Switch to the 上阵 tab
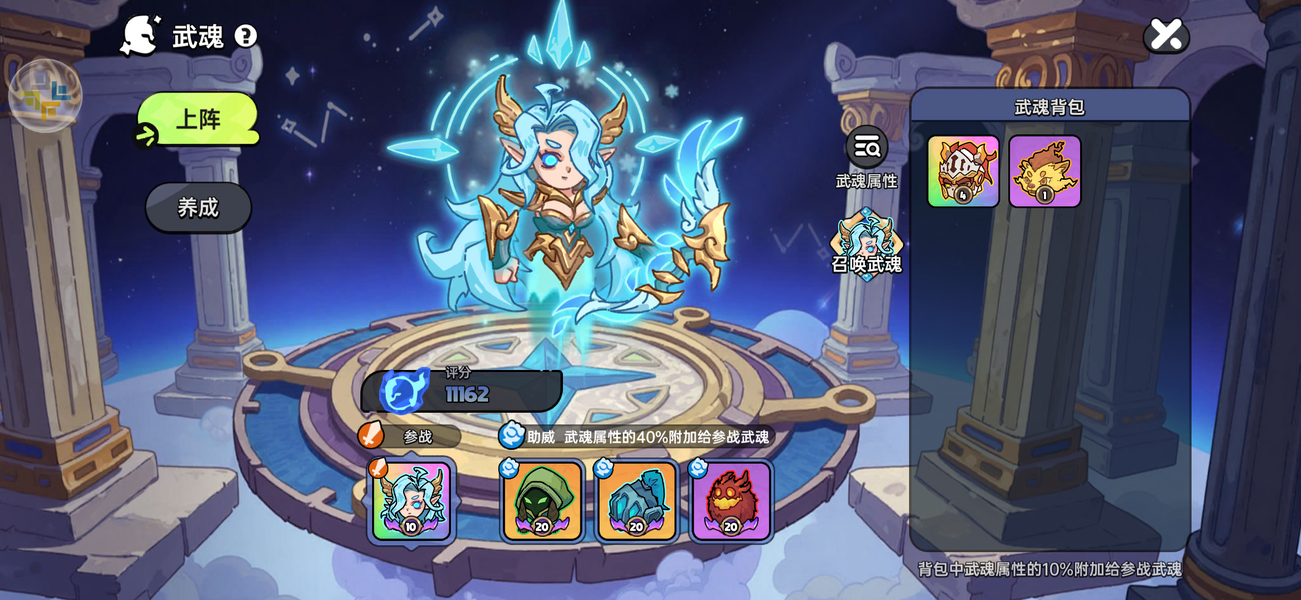The image size is (1301, 600). (198, 120)
